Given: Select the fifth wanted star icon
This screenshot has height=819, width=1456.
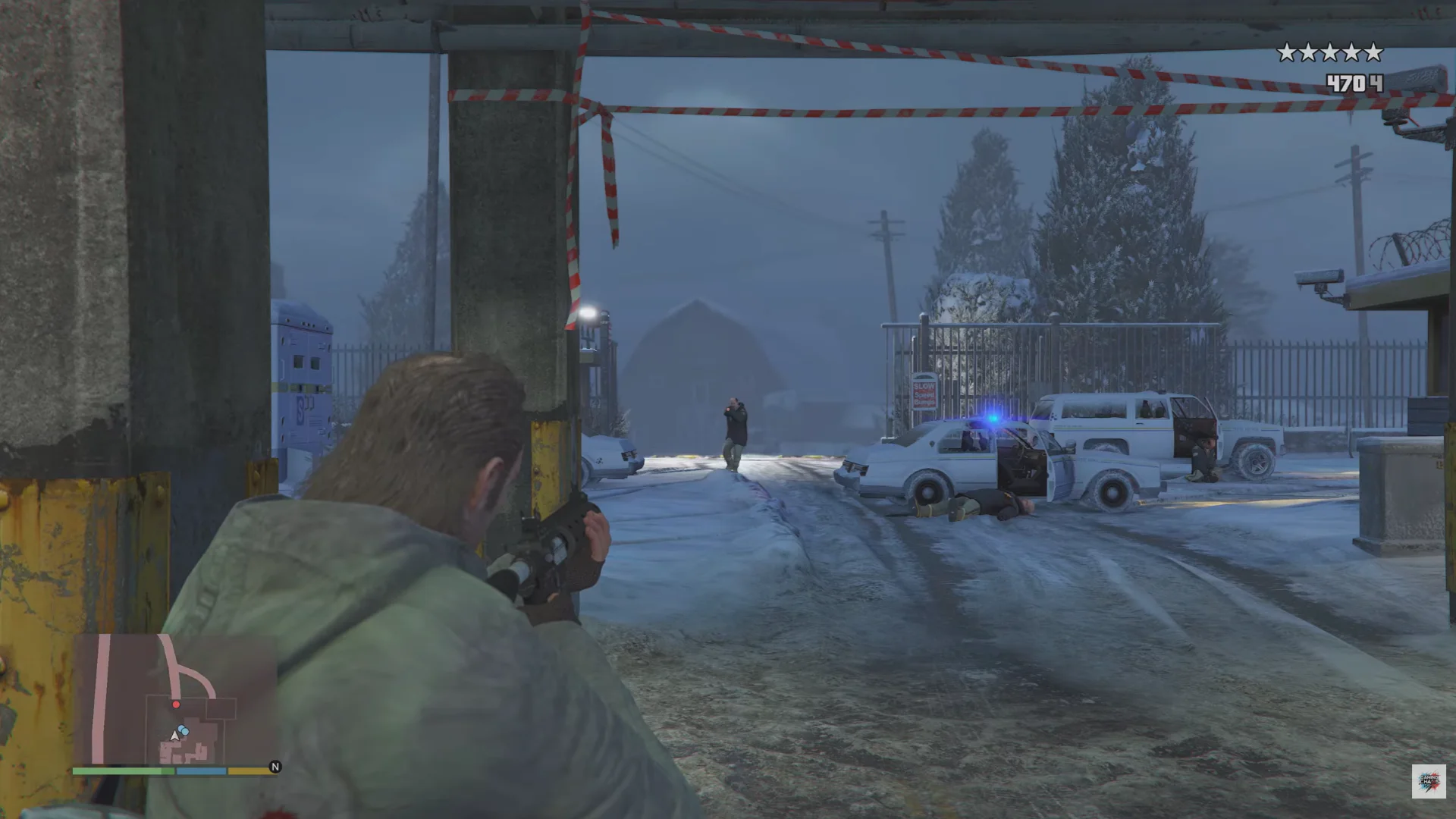Looking at the screenshot, I should (1373, 51).
